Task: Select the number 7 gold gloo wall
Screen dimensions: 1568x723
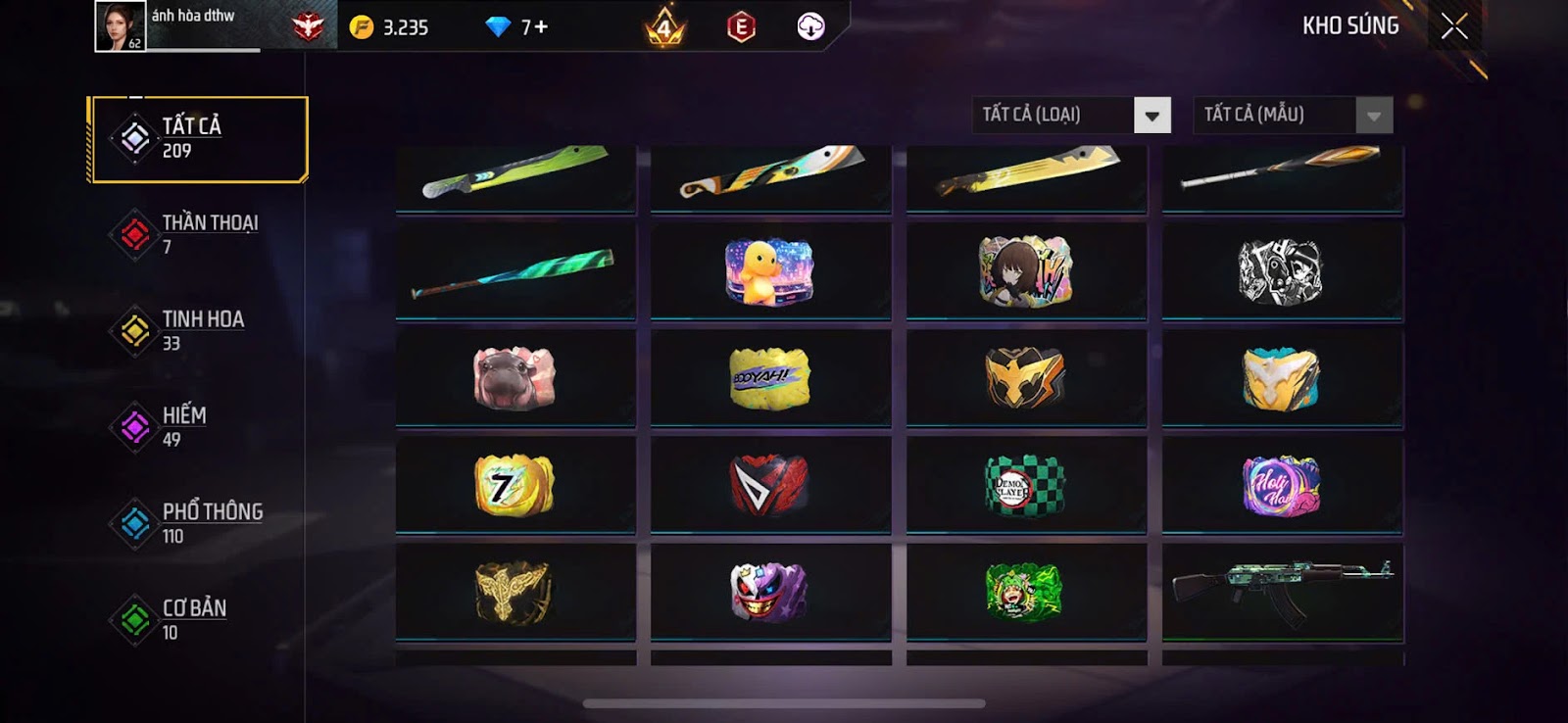Action: pyautogui.click(x=514, y=485)
